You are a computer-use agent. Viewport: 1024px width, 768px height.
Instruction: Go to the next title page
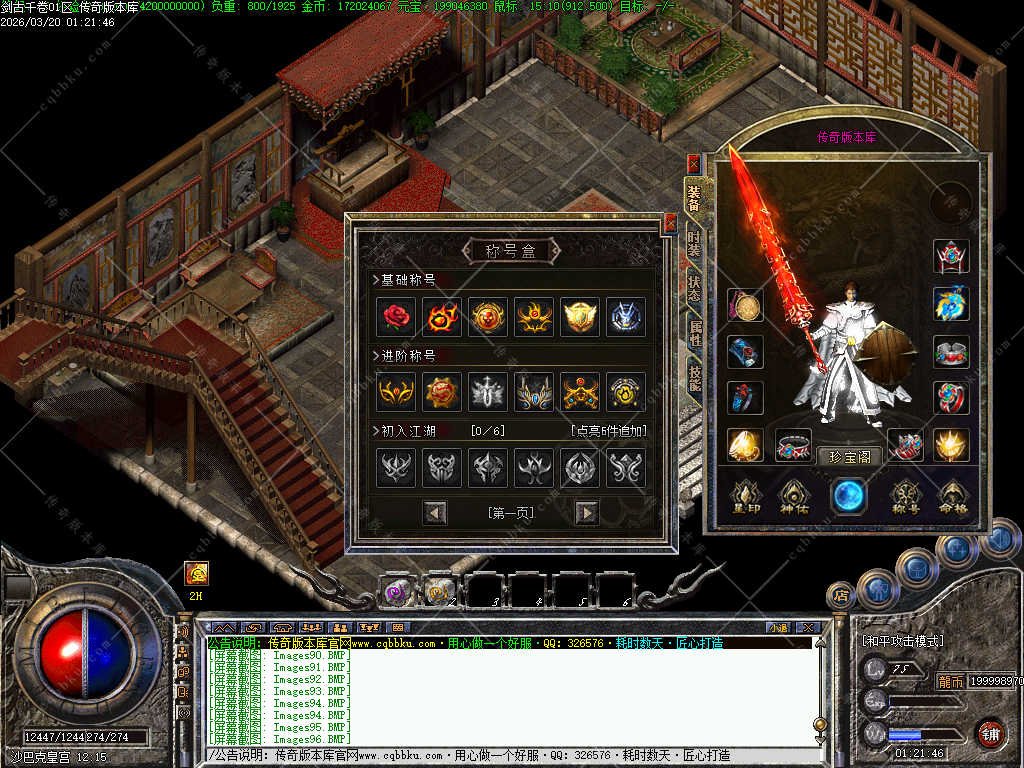coord(587,513)
